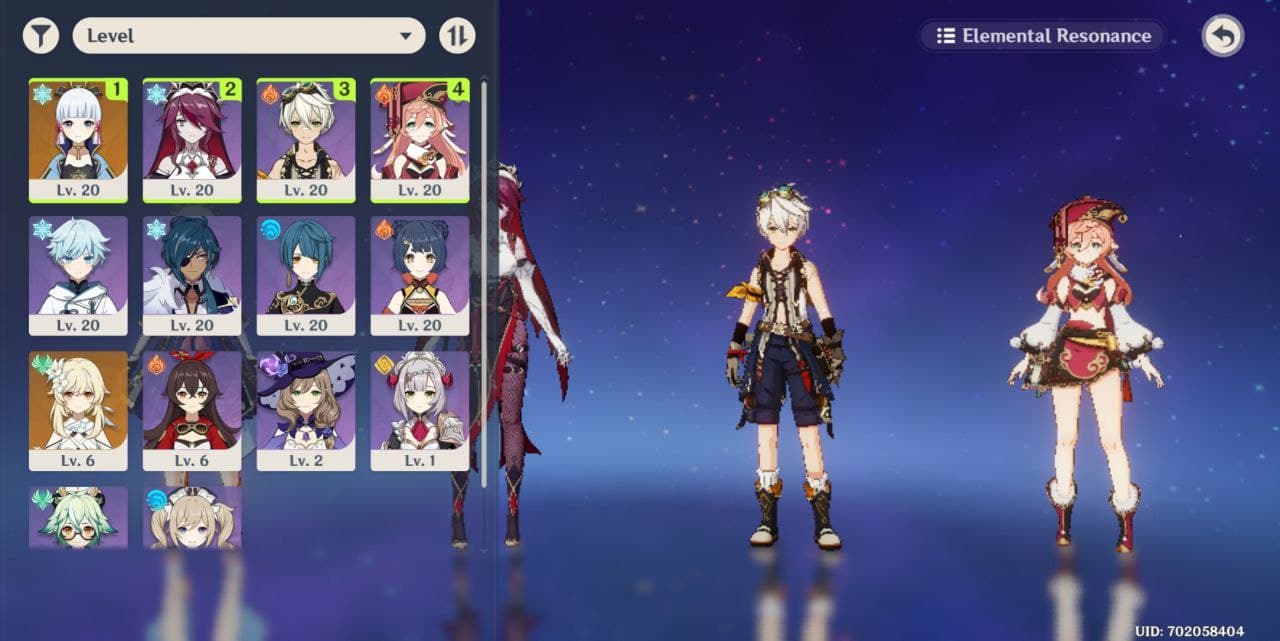Choose the Chongyun character card
Image resolution: width=1280 pixels, height=641 pixels.
pos(78,275)
